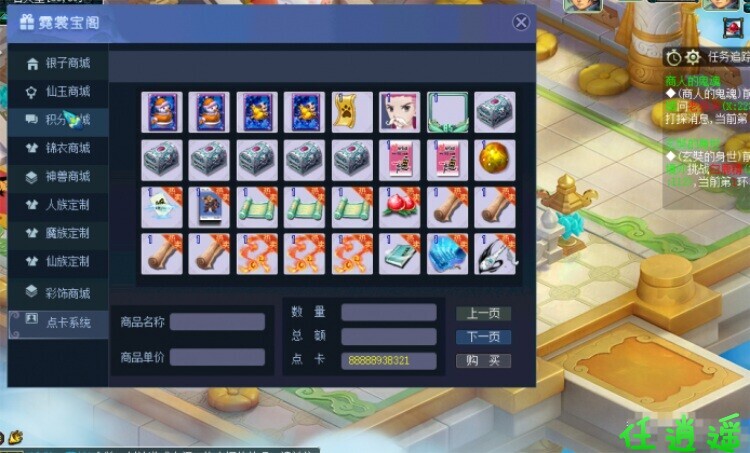
Task: Open the 彩饰商城 category
Action: tap(58, 293)
